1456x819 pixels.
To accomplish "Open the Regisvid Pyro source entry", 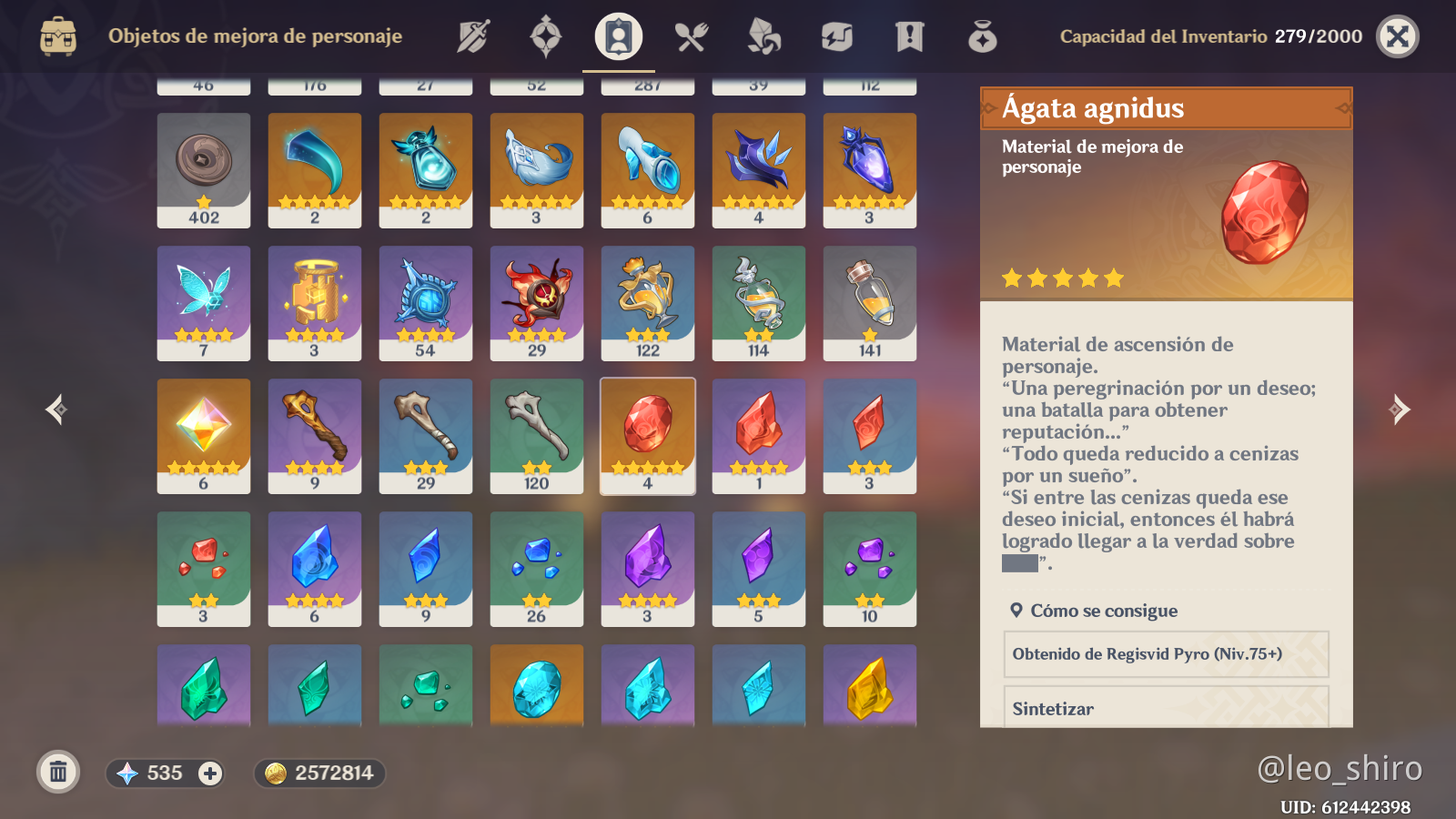I will 1166,654.
